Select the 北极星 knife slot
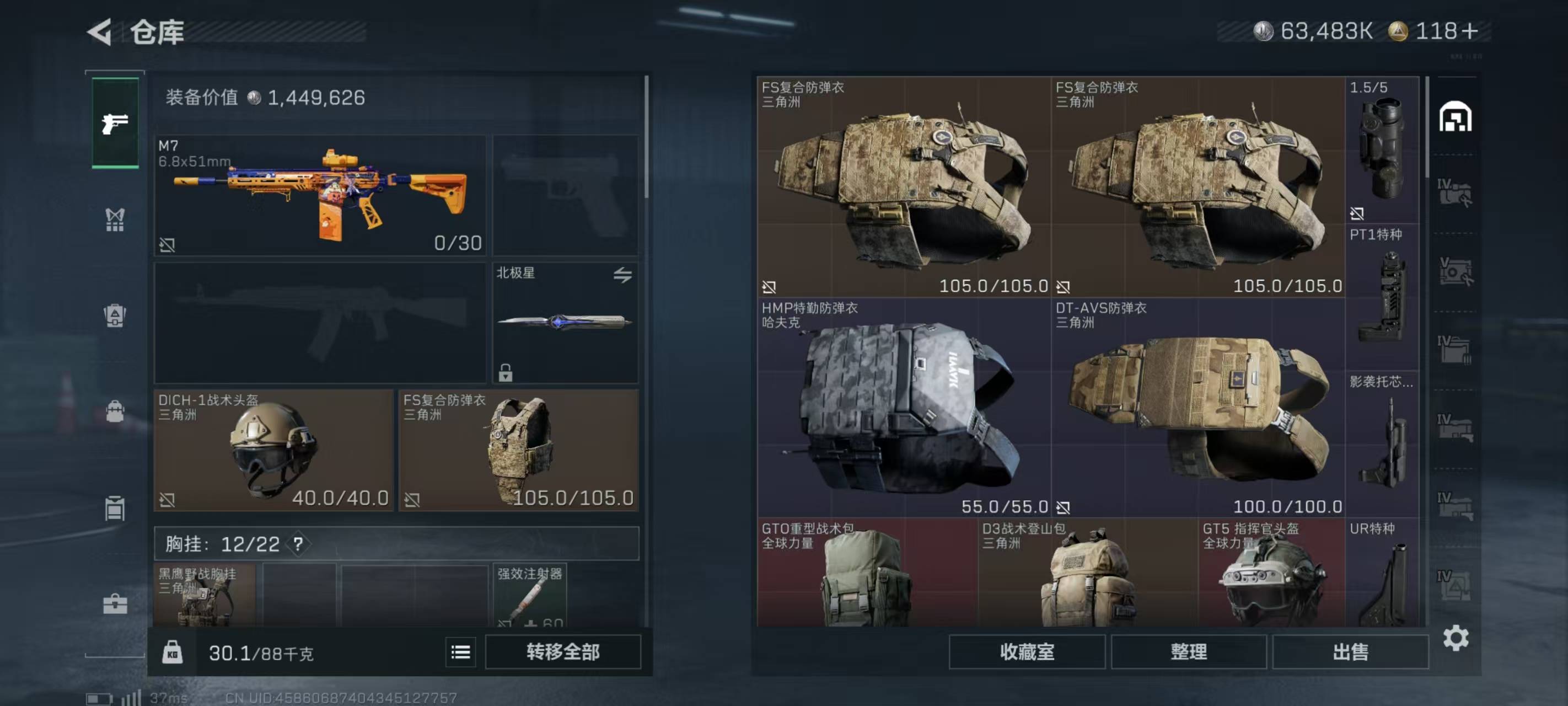Image resolution: width=1568 pixels, height=706 pixels. [x=565, y=323]
